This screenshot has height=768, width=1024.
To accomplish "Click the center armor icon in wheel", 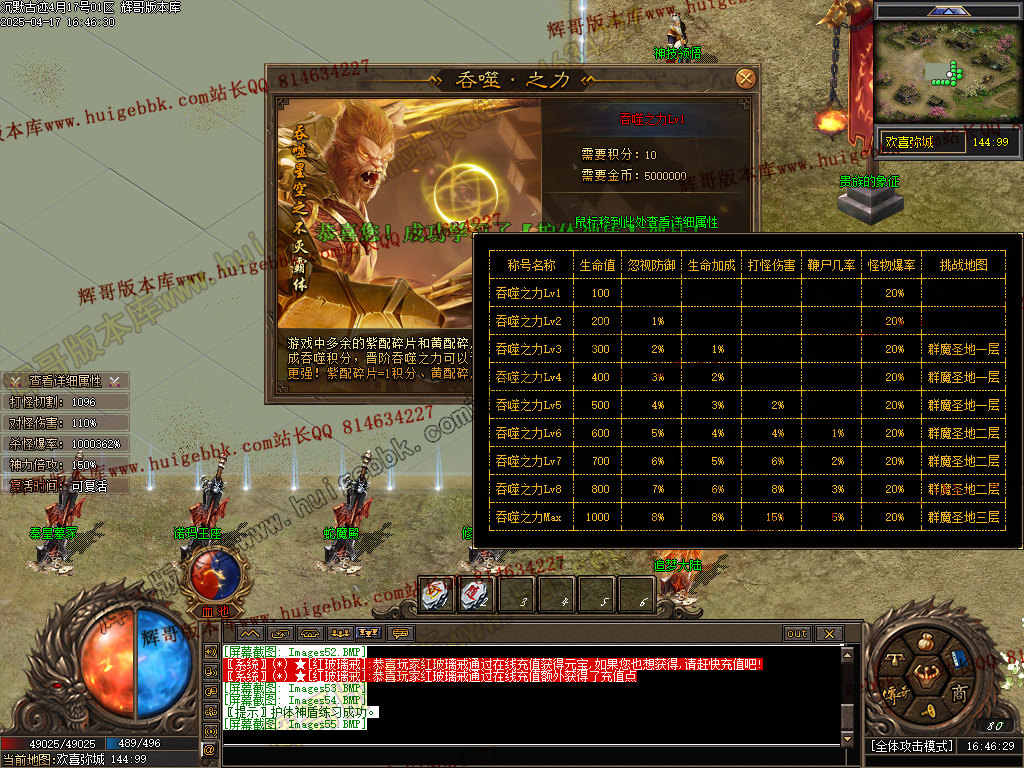I will pyautogui.click(x=925, y=675).
